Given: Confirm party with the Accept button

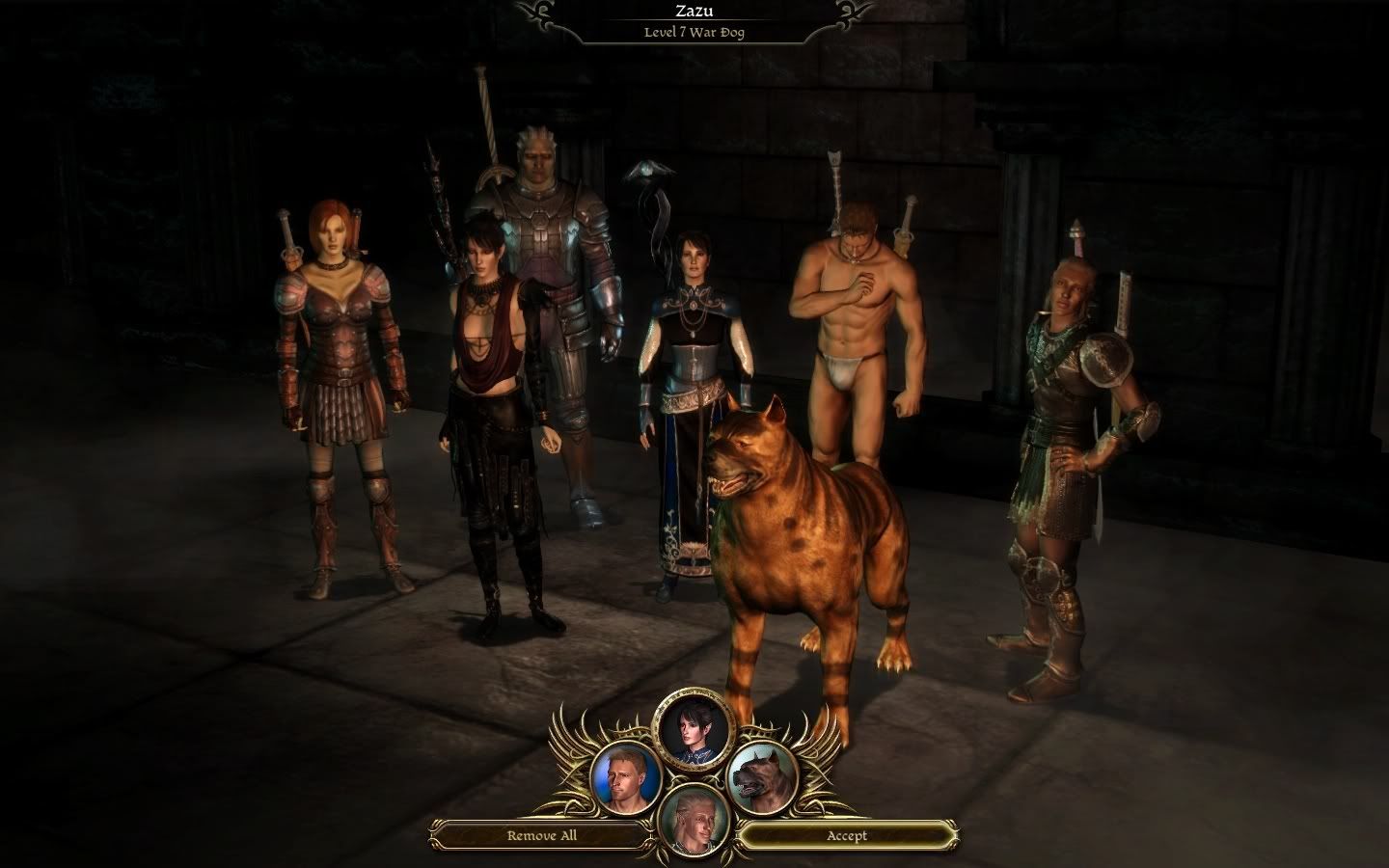Looking at the screenshot, I should [846, 835].
